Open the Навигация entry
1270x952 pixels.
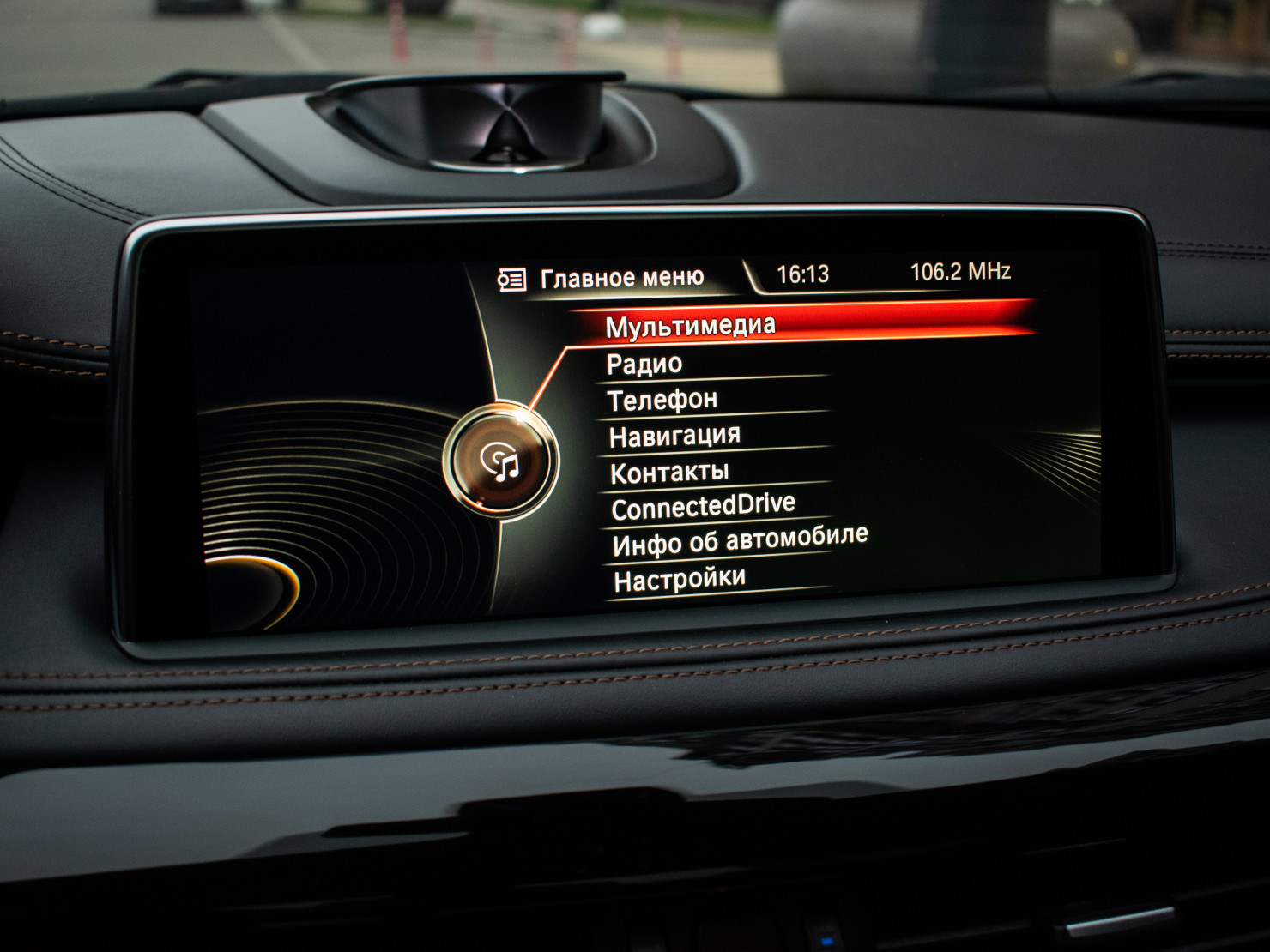(674, 436)
